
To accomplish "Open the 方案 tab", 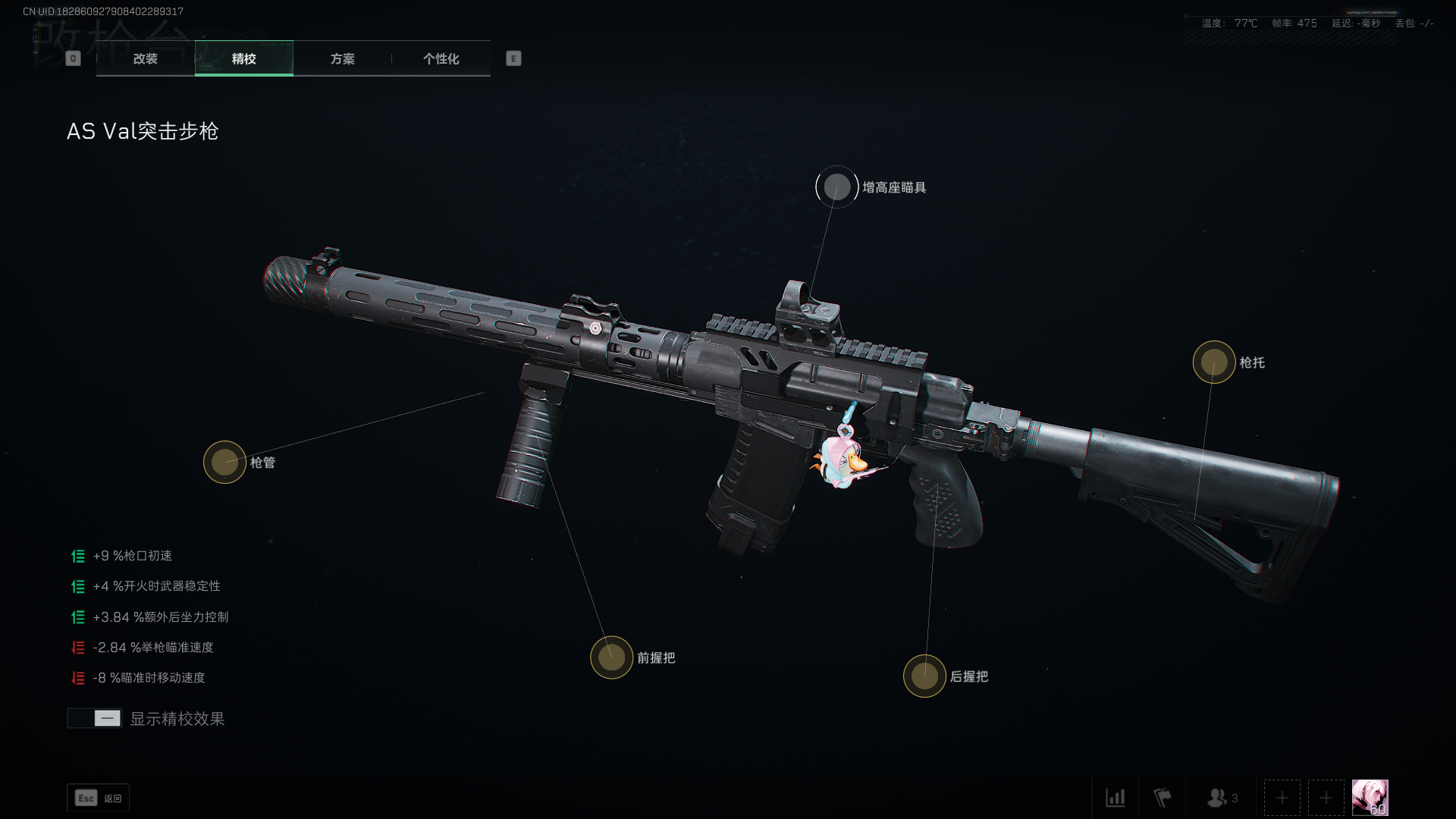I will tap(342, 58).
